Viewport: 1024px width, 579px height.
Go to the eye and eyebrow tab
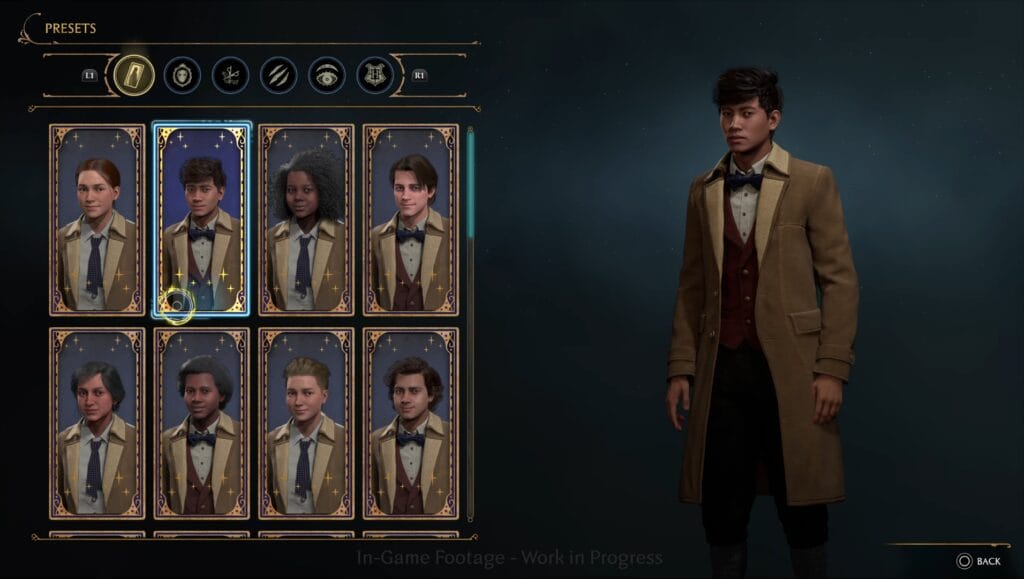327,75
